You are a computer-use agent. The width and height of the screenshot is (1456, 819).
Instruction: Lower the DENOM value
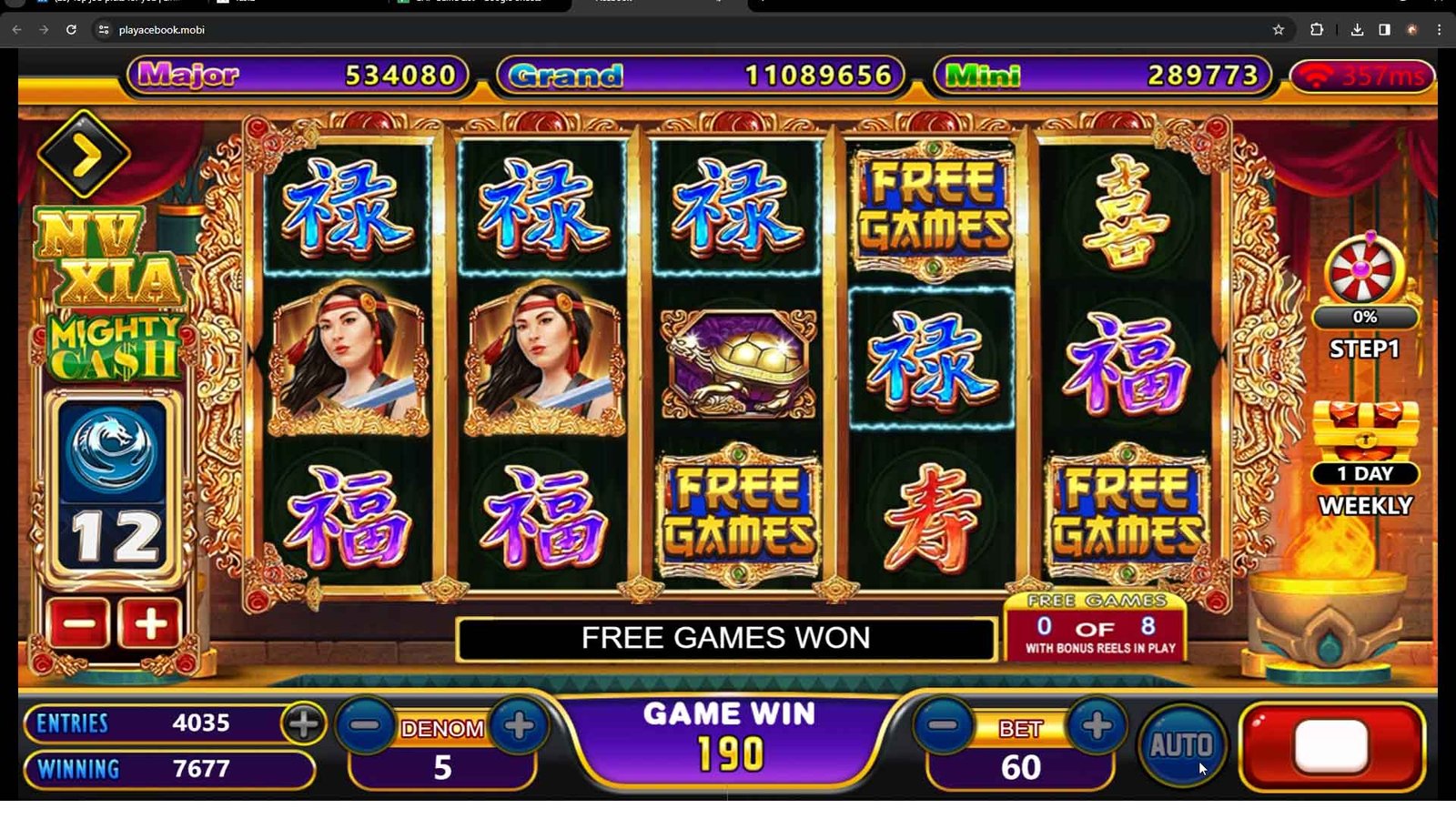click(x=366, y=725)
